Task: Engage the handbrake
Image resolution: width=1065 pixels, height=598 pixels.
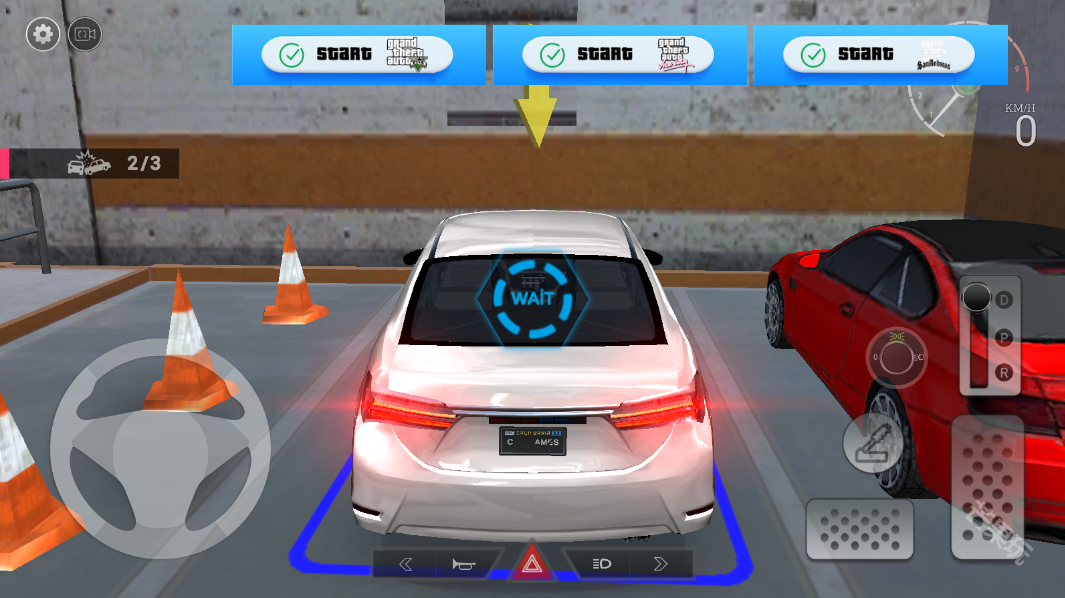Action: (x=872, y=443)
